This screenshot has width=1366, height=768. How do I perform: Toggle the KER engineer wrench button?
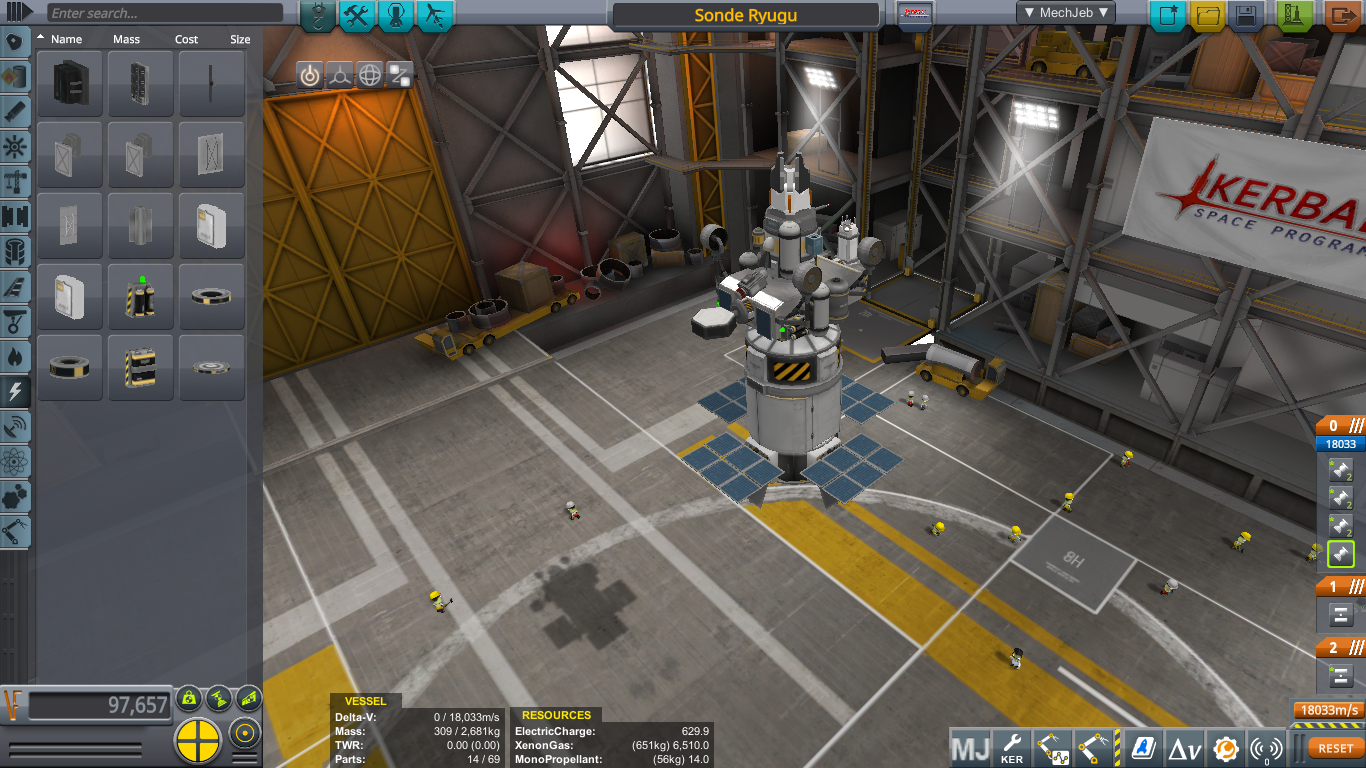[1012, 748]
